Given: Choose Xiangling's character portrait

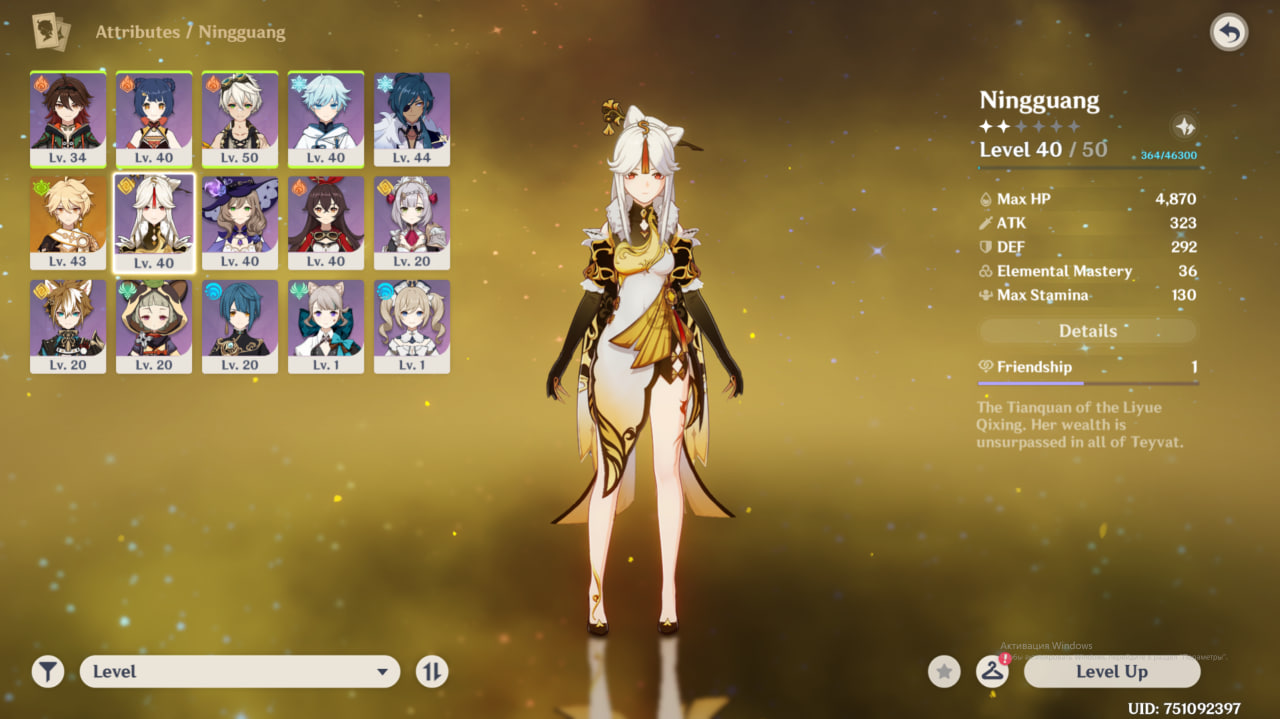Looking at the screenshot, I should pos(154,119).
